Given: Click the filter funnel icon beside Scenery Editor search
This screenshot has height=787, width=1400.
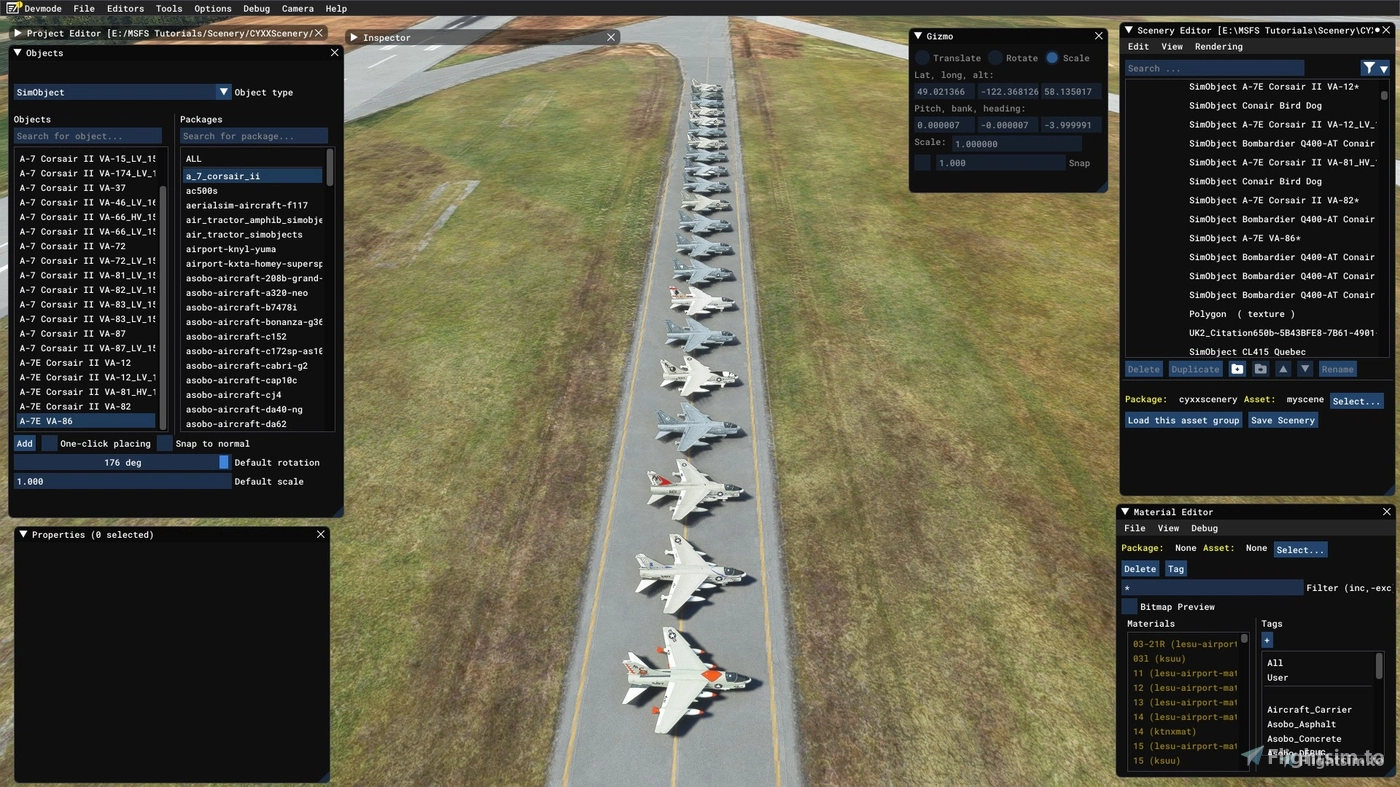Looking at the screenshot, I should point(1369,67).
